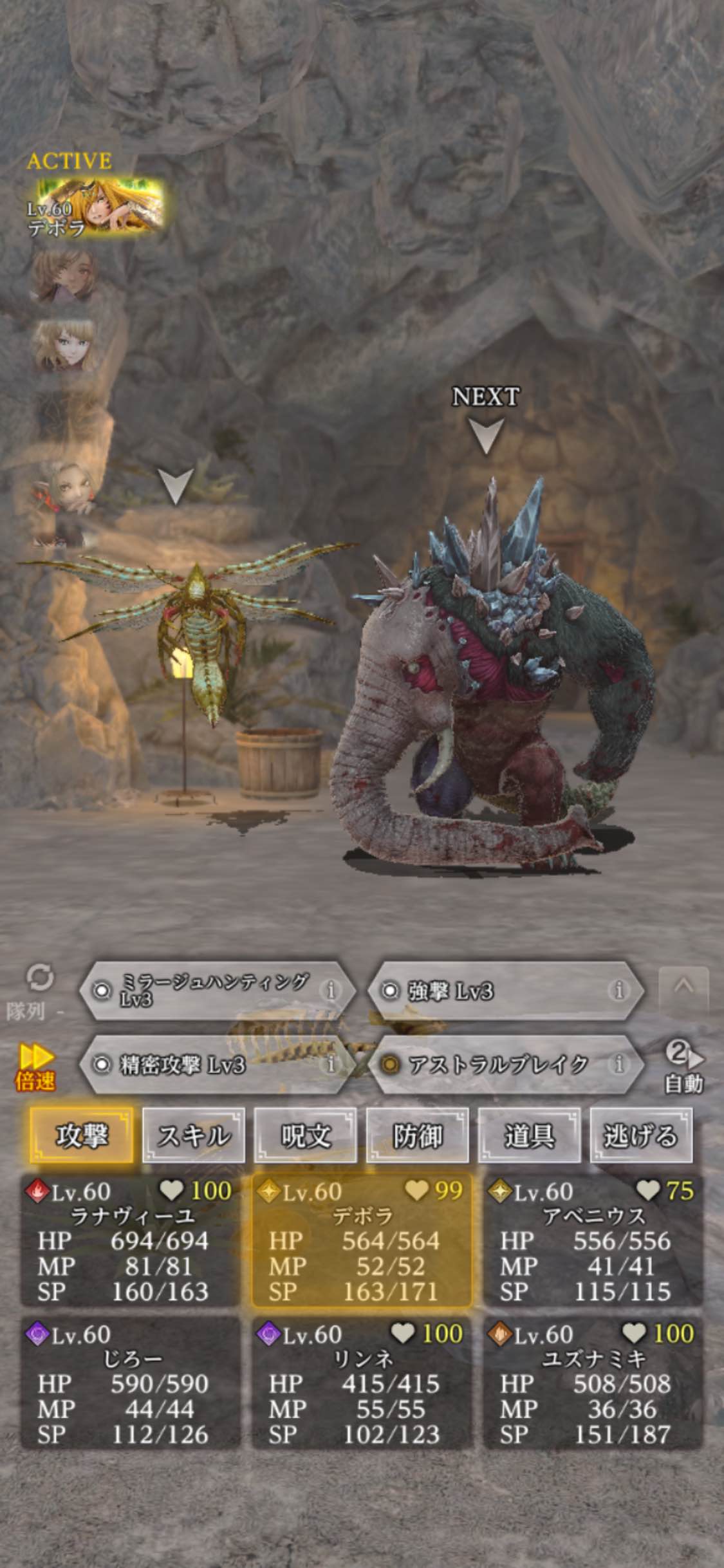
Task: Select ユズナミキ party status panel
Action: point(592,1383)
